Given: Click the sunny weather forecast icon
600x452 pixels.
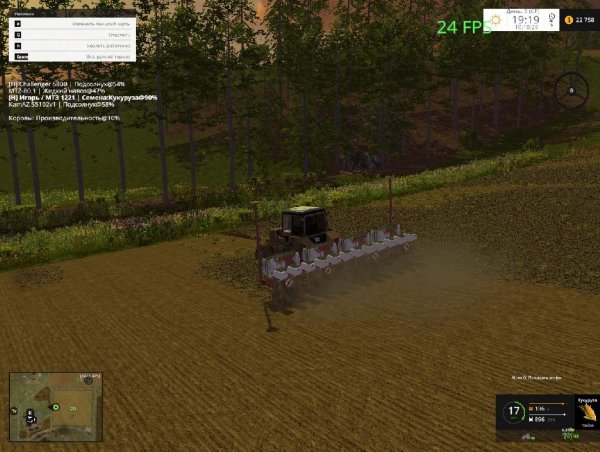Looking at the screenshot, I should tap(495, 19).
